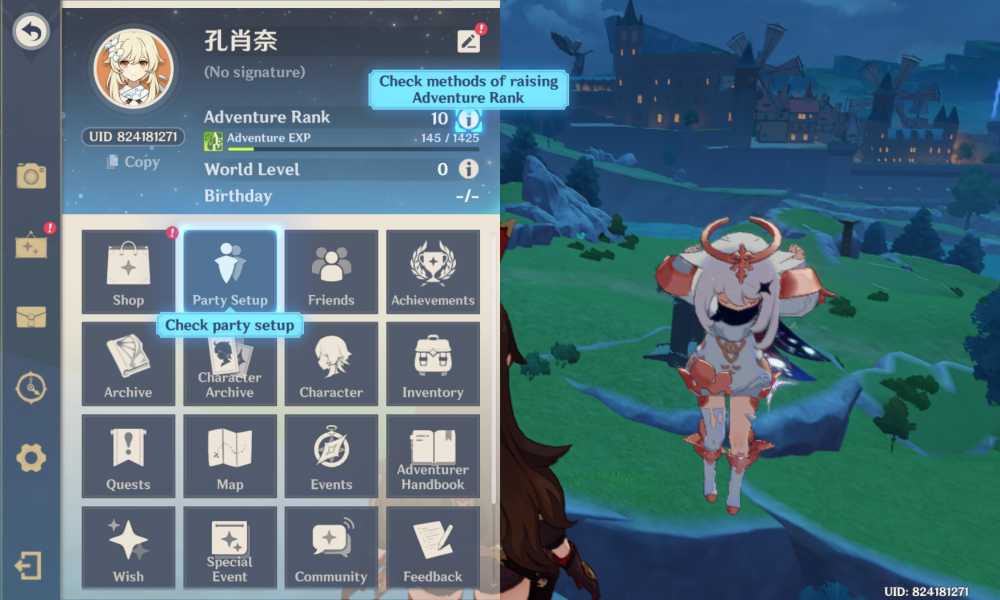Open the Archive
Viewport: 1000px width, 600px height.
[128, 364]
